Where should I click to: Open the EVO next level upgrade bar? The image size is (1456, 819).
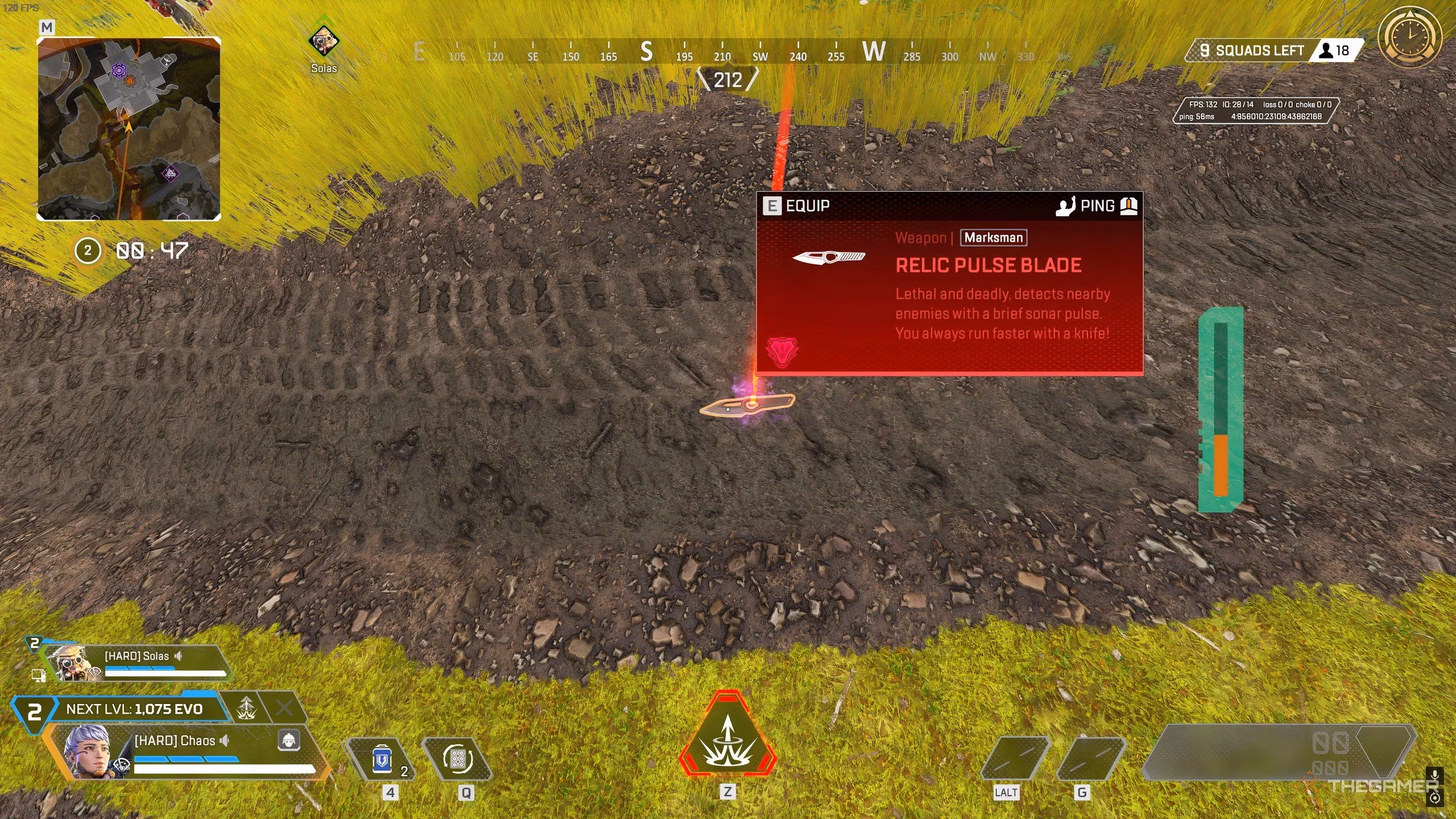(134, 709)
